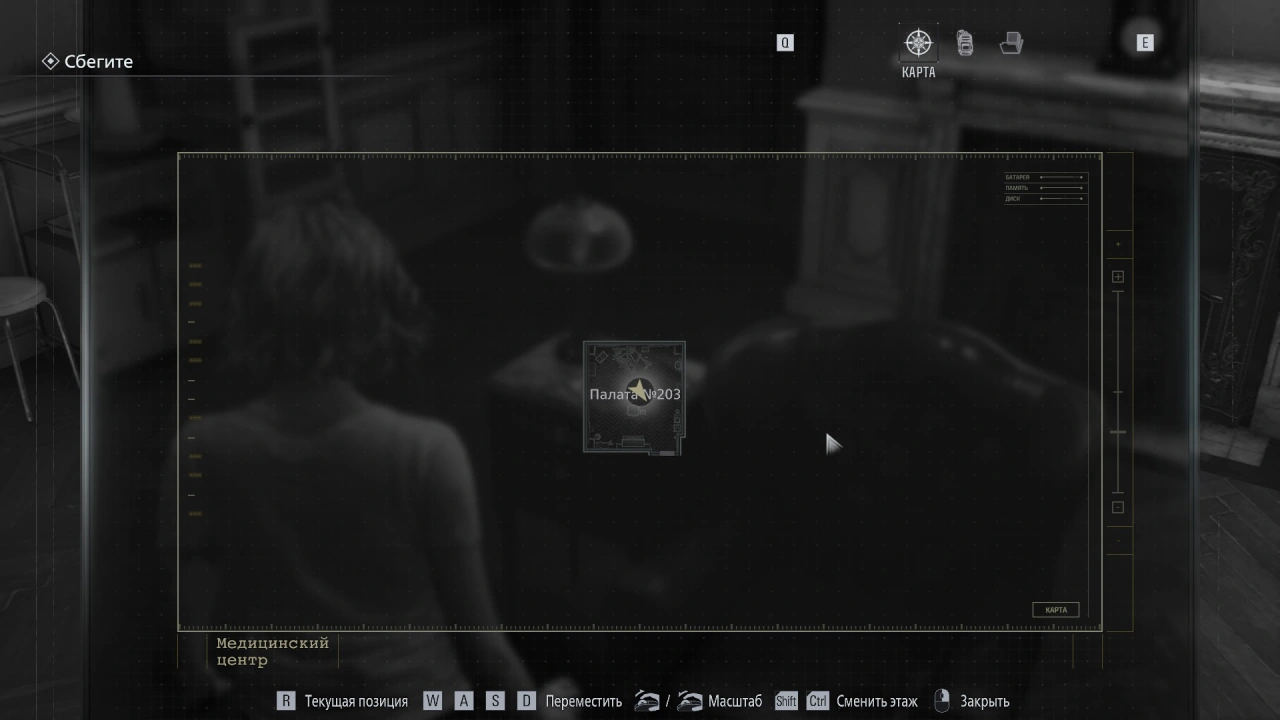Zoom out with the minus button
The width and height of the screenshot is (1280, 720).
click(x=1118, y=507)
